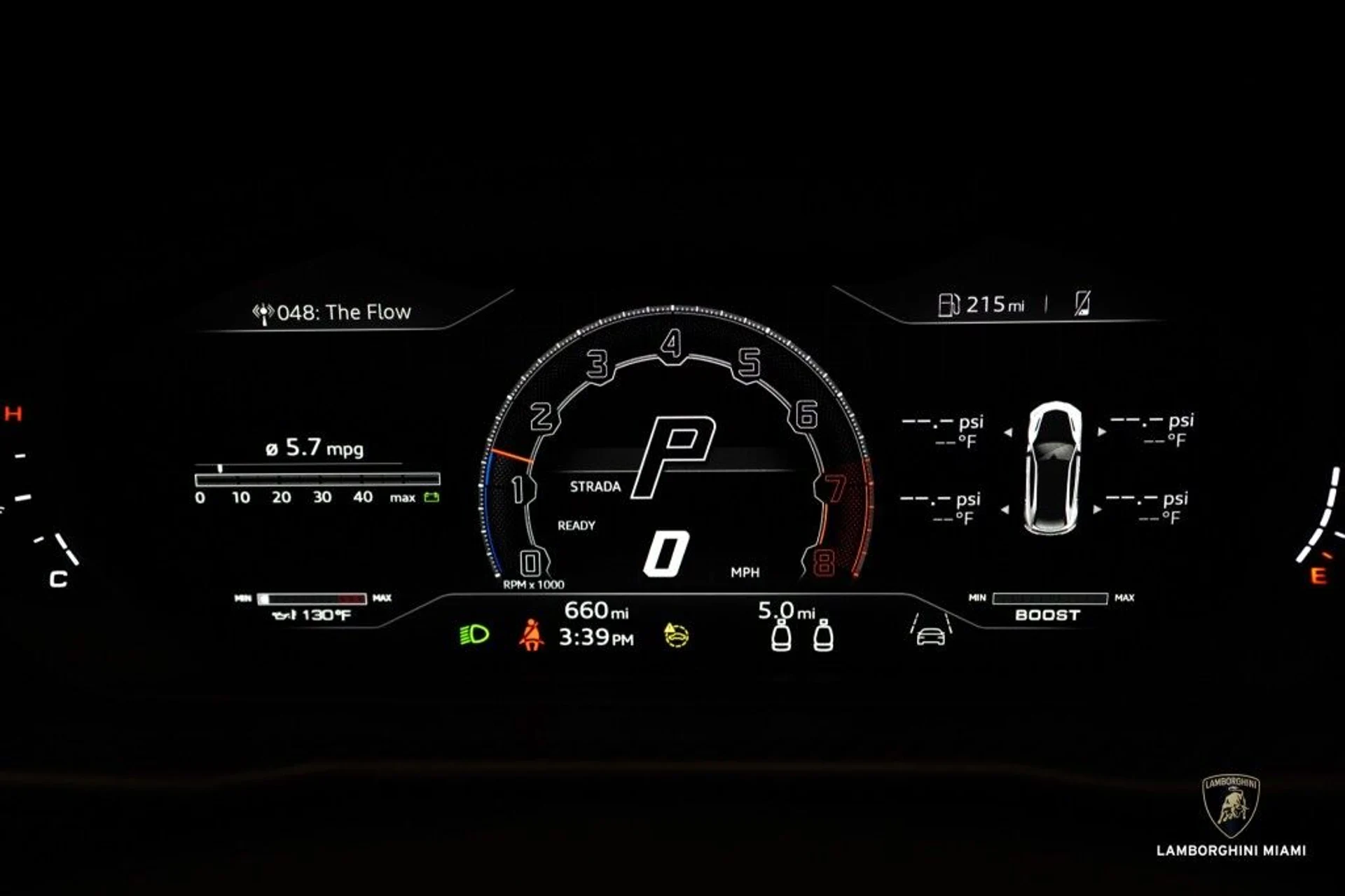This screenshot has width=1345, height=896.
Task: Click the yellow stability control warning icon
Action: (676, 635)
